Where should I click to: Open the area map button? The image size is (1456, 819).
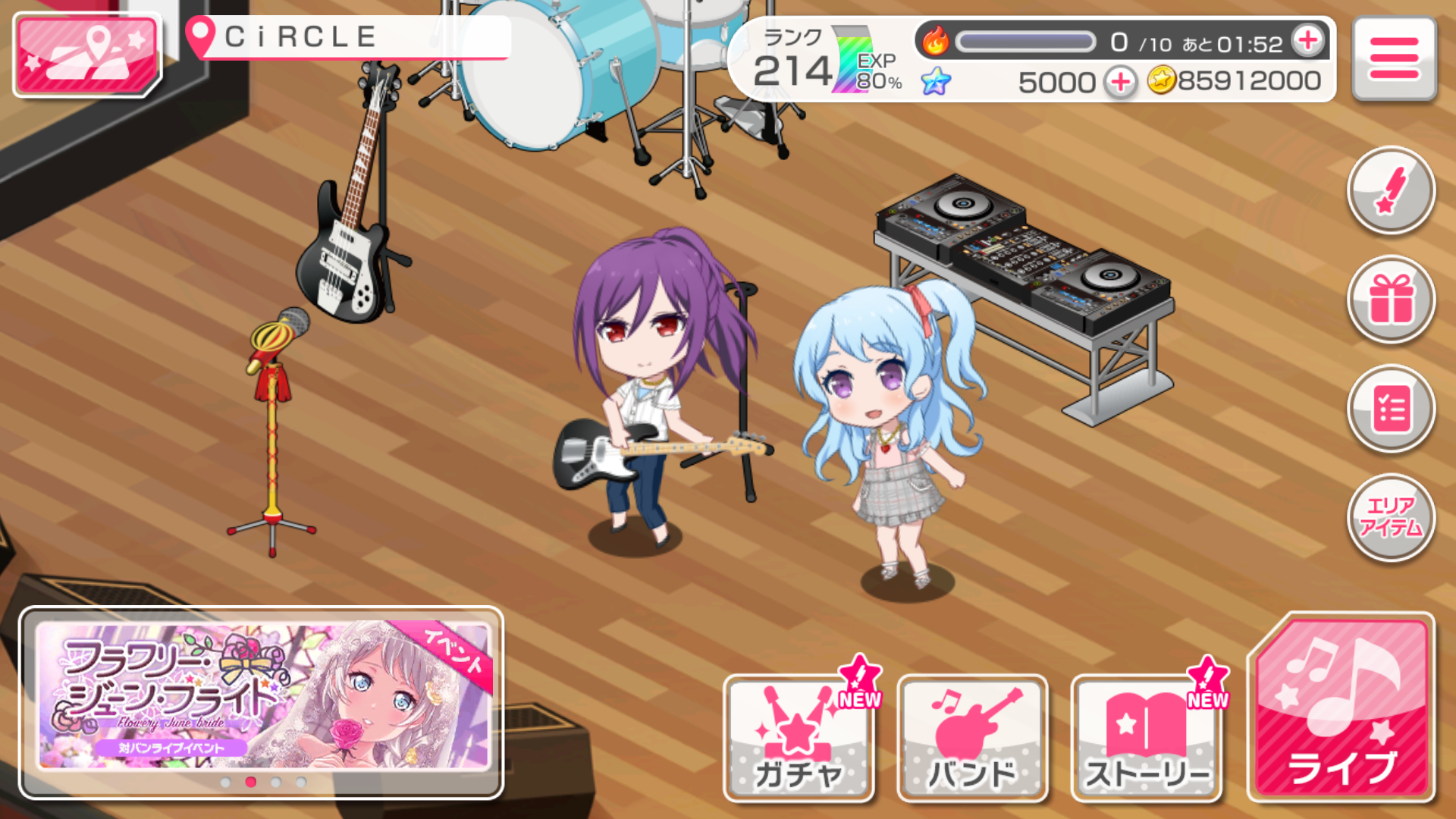click(86, 55)
